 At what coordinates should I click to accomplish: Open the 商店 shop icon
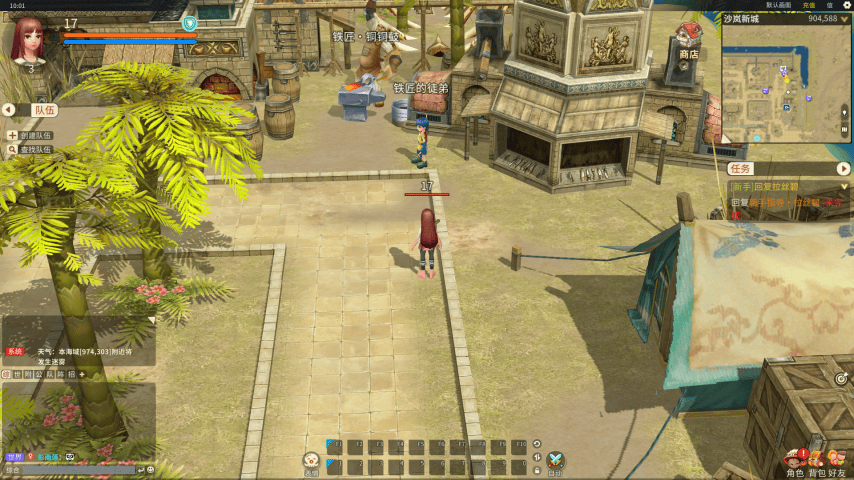pos(688,39)
